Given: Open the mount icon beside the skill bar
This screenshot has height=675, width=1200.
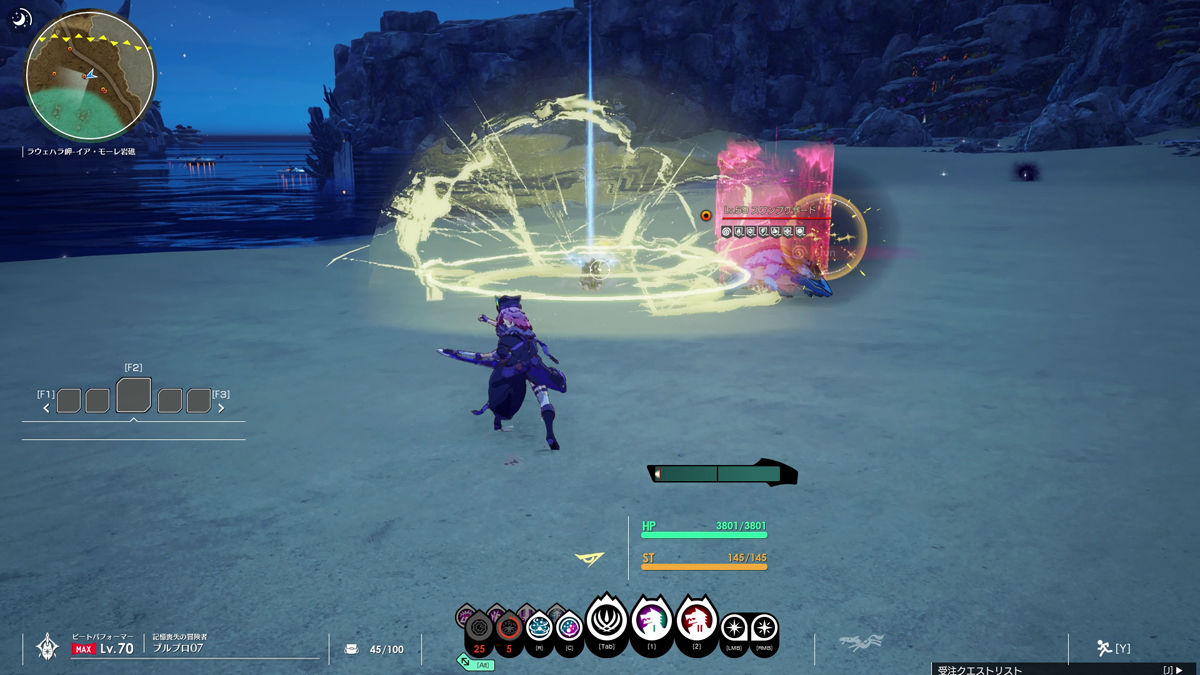Looking at the screenshot, I should 861,643.
